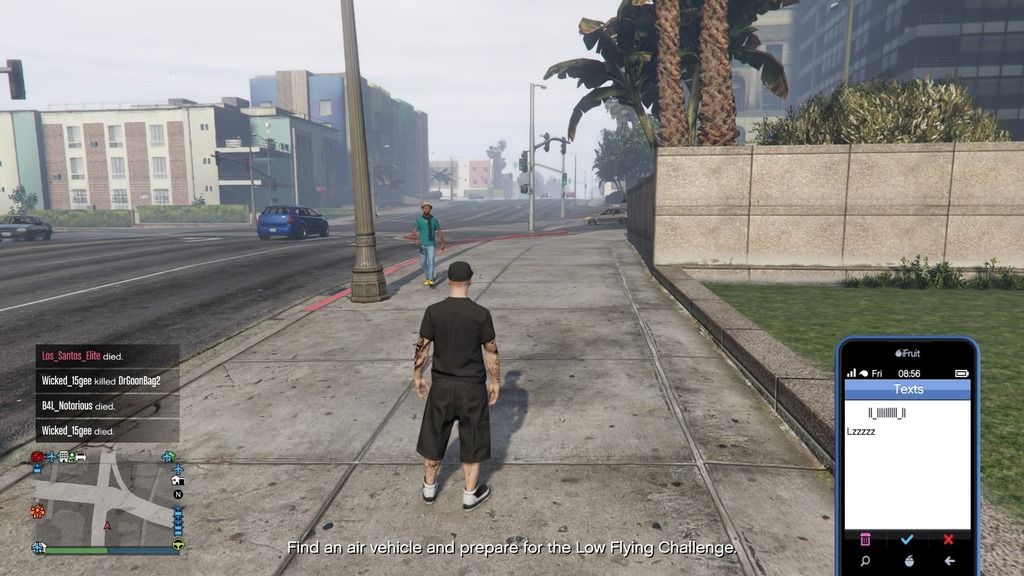1024x576 pixels.
Task: Go back with the phone's arrow button
Action: (x=948, y=561)
